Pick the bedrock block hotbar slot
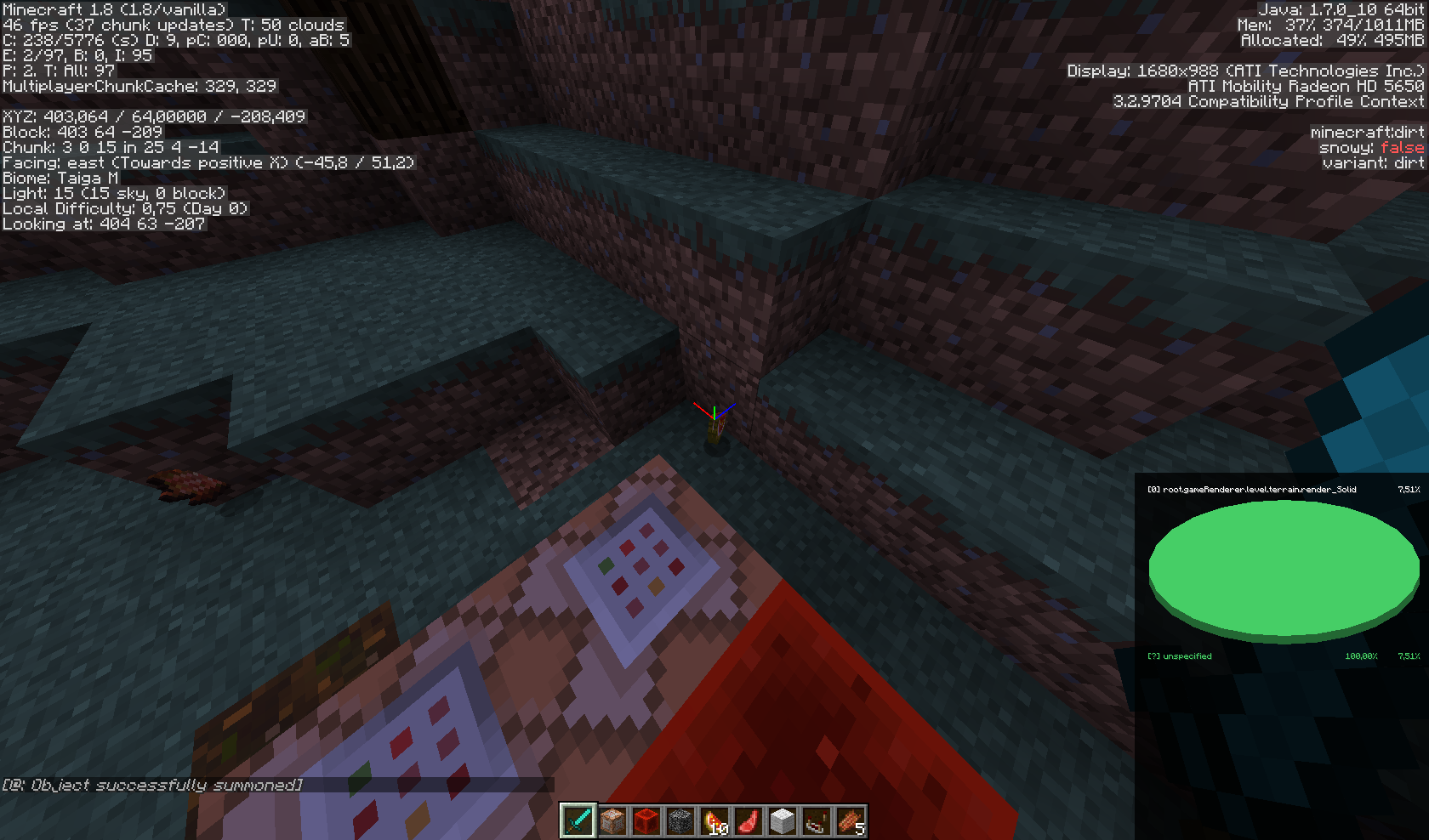The width and height of the screenshot is (1429, 840). (x=680, y=821)
